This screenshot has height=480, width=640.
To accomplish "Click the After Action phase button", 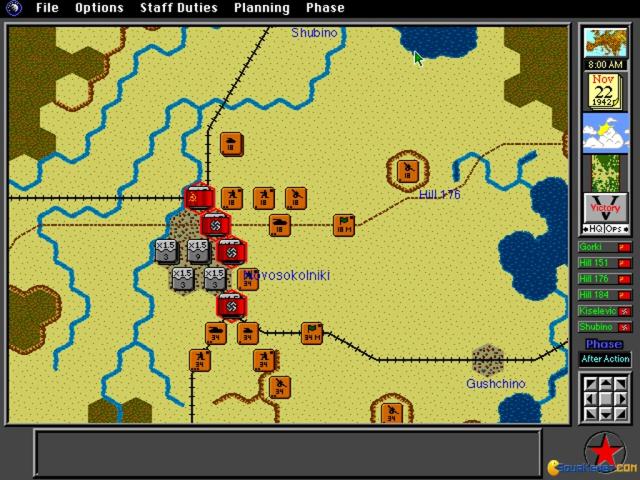I will coord(605,359).
